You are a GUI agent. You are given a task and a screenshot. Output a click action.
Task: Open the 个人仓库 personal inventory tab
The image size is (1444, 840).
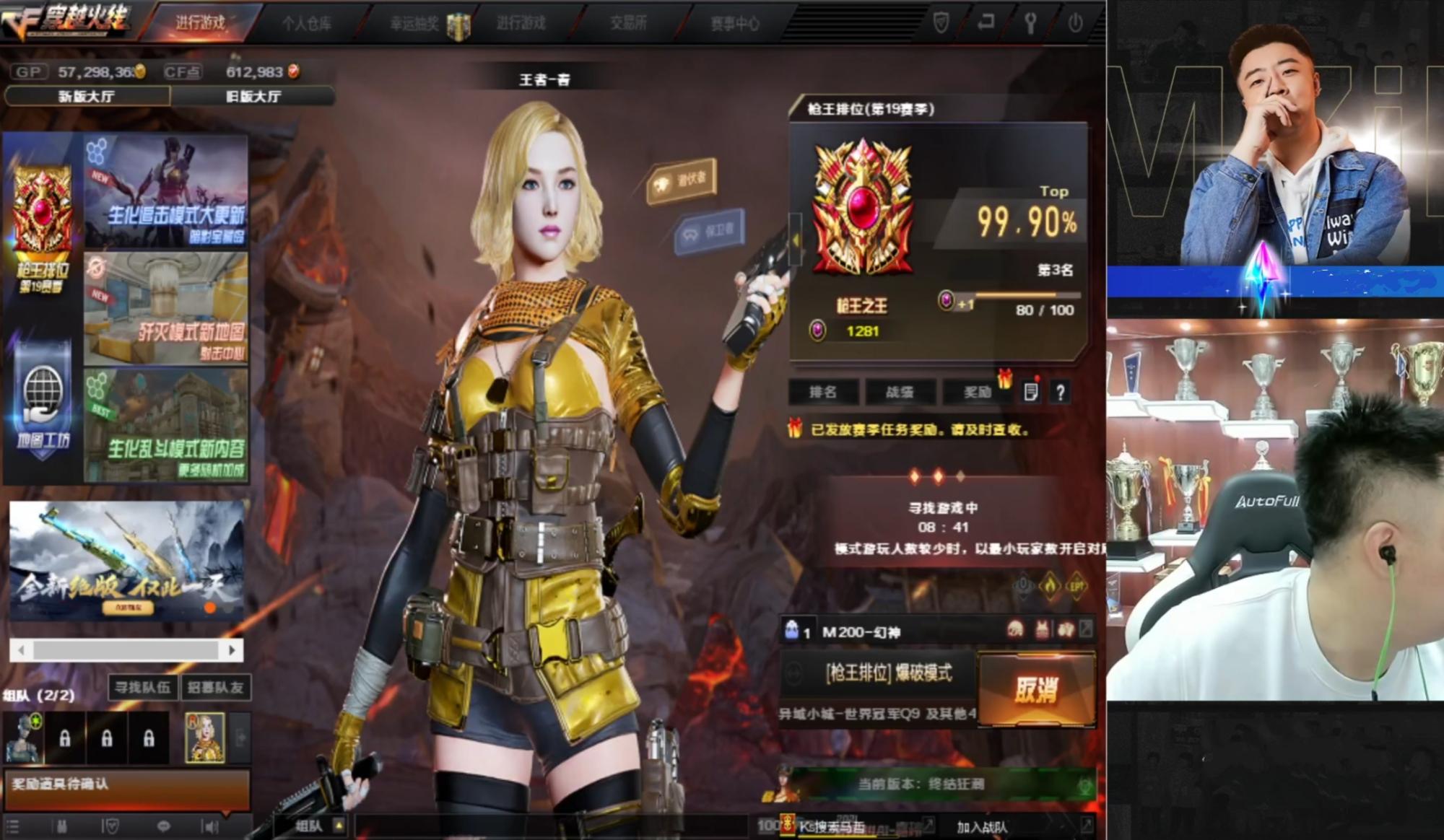(307, 24)
